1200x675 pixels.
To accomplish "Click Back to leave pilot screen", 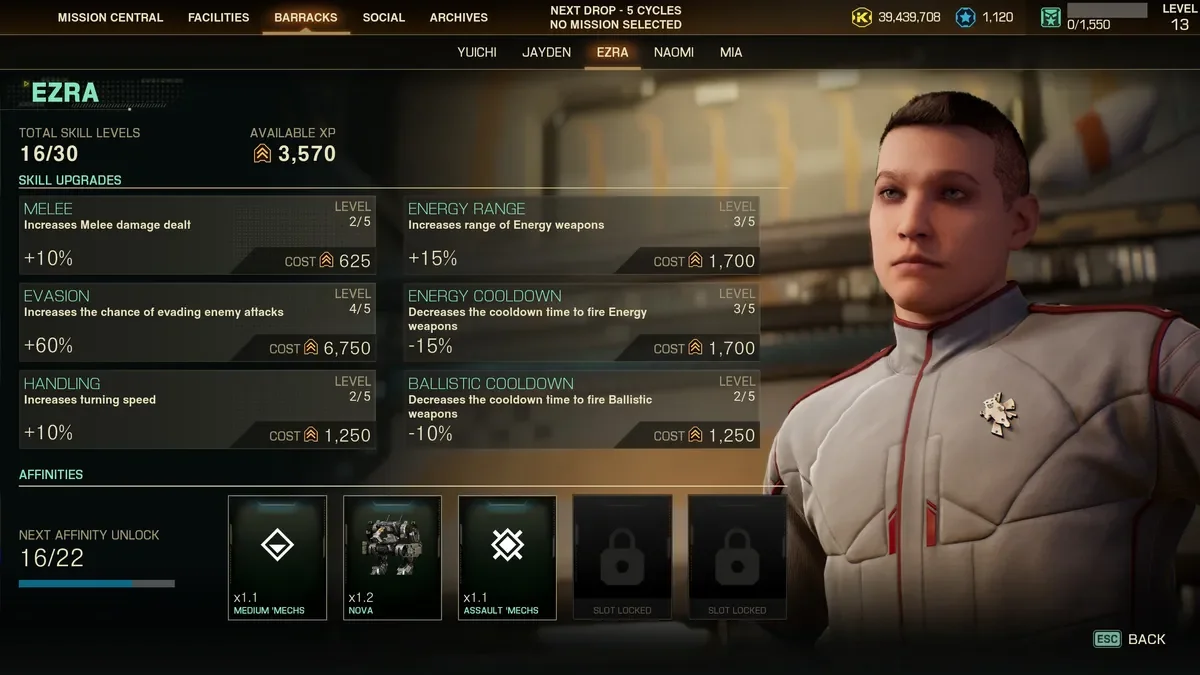I will pos(1131,639).
